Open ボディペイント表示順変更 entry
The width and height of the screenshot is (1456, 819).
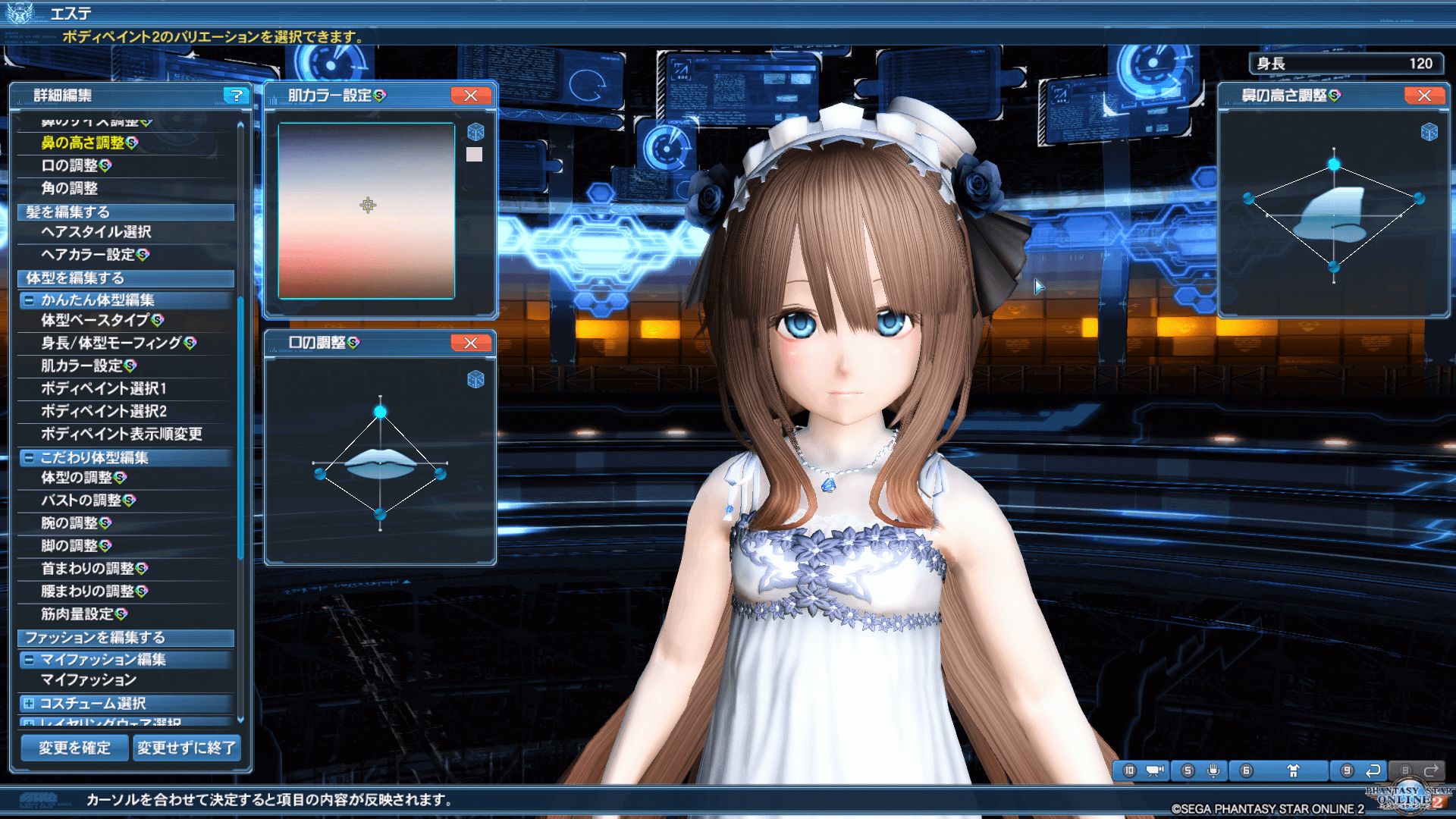point(121,434)
